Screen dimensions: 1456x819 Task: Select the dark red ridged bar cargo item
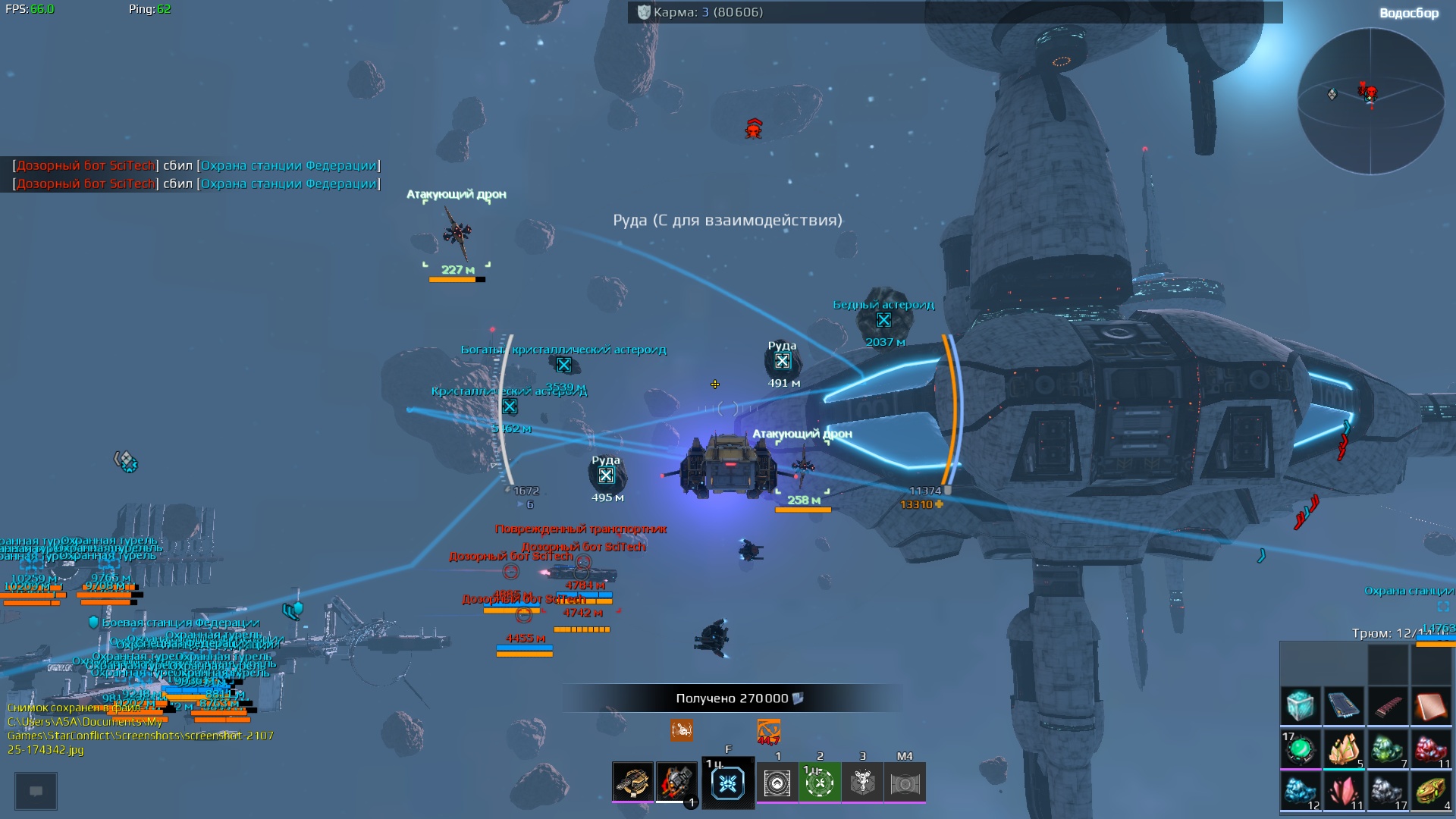tap(1388, 706)
